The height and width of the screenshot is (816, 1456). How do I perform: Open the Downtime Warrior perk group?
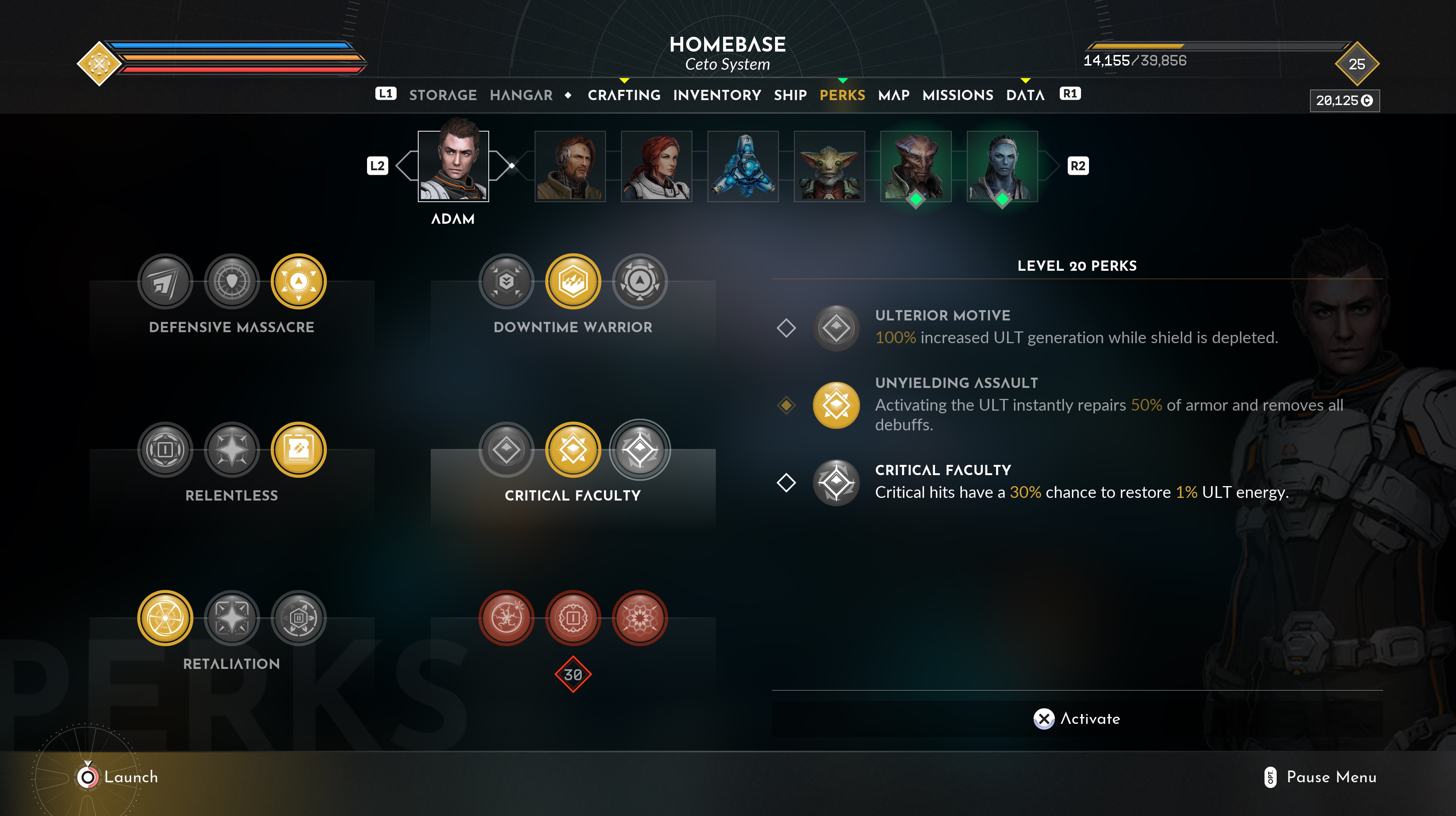tap(573, 326)
